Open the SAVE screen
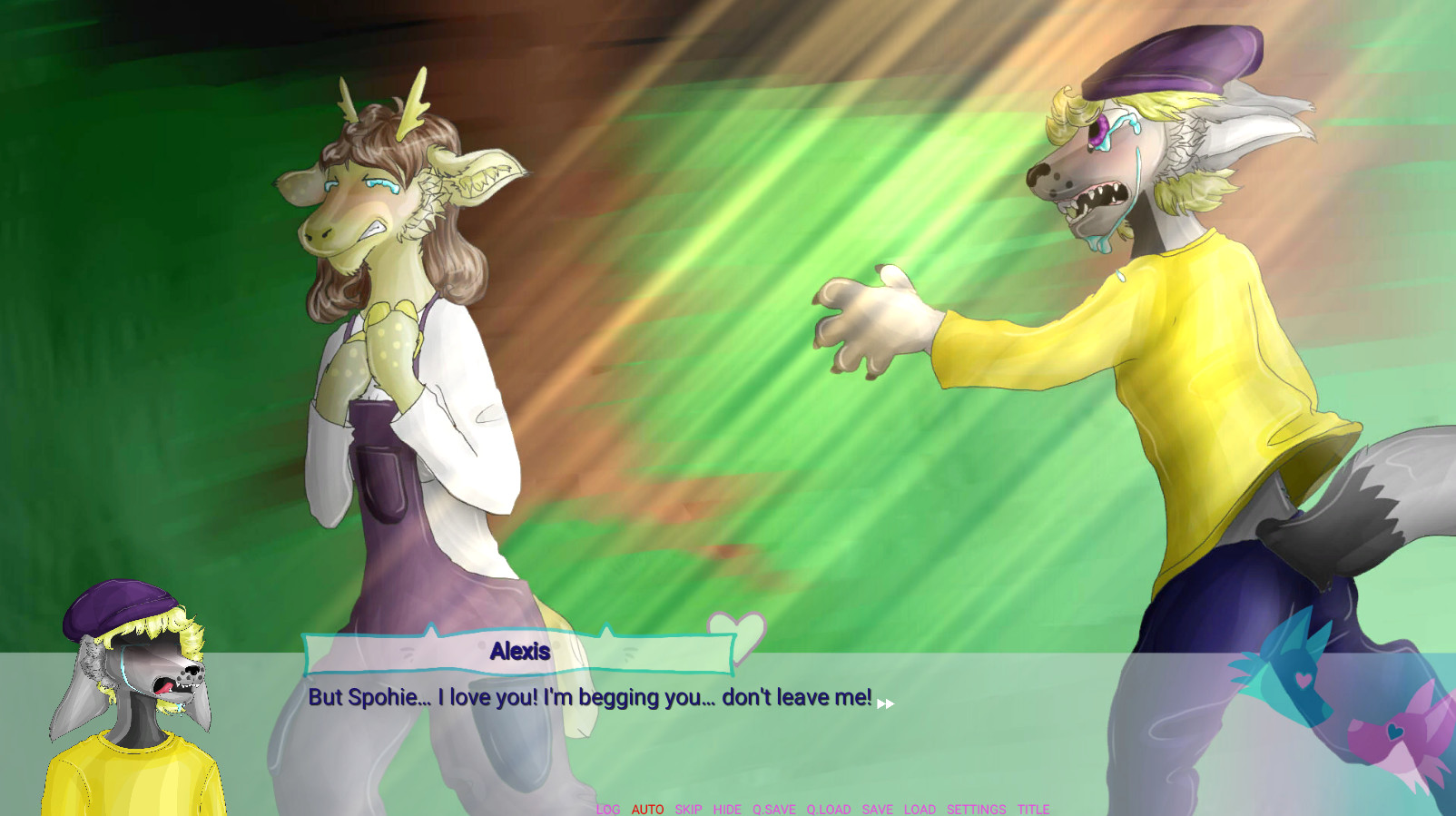Screen dimensions: 1456x816 [876, 809]
